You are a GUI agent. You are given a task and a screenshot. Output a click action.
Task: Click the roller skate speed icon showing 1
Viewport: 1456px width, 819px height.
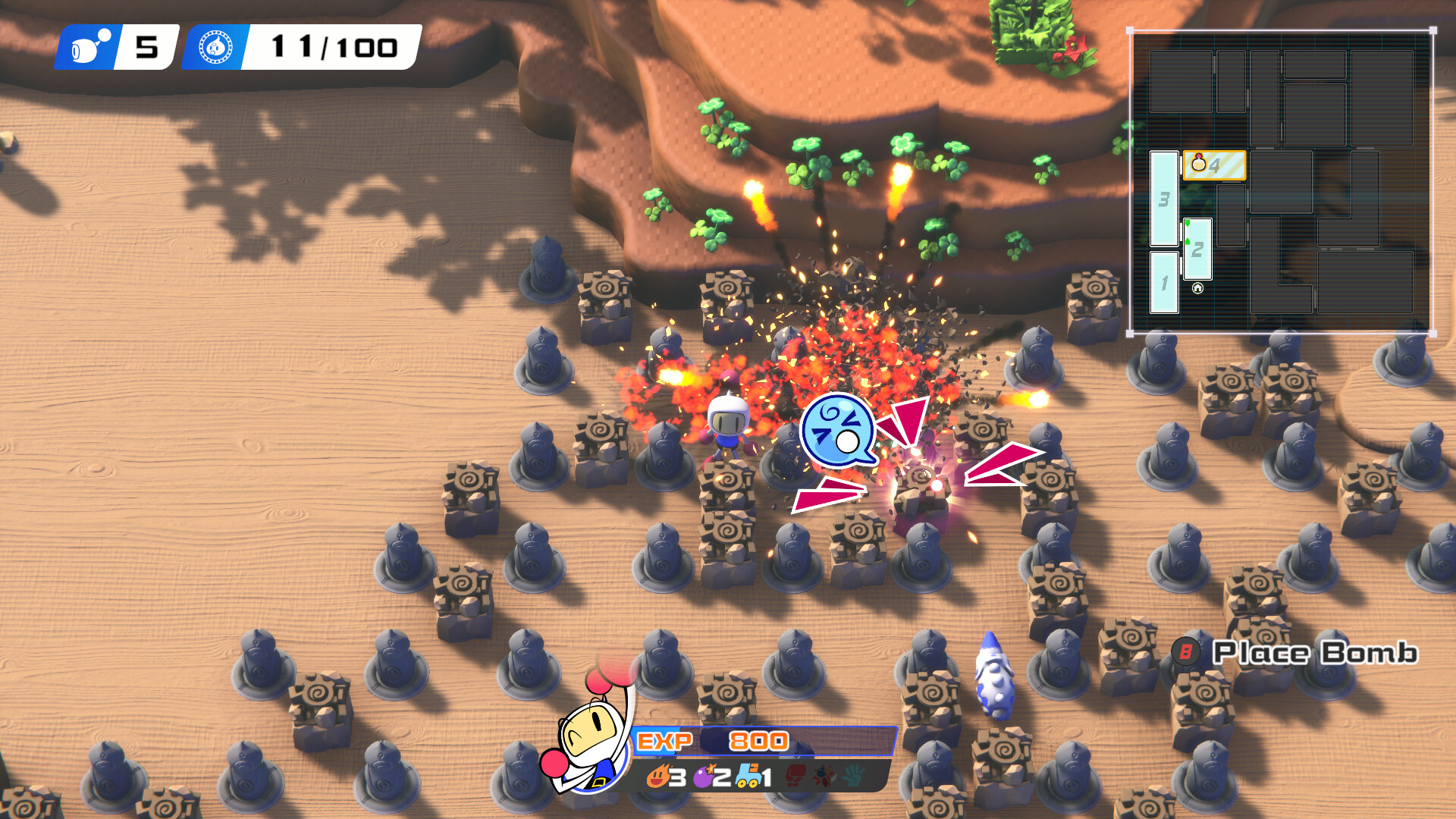[748, 777]
